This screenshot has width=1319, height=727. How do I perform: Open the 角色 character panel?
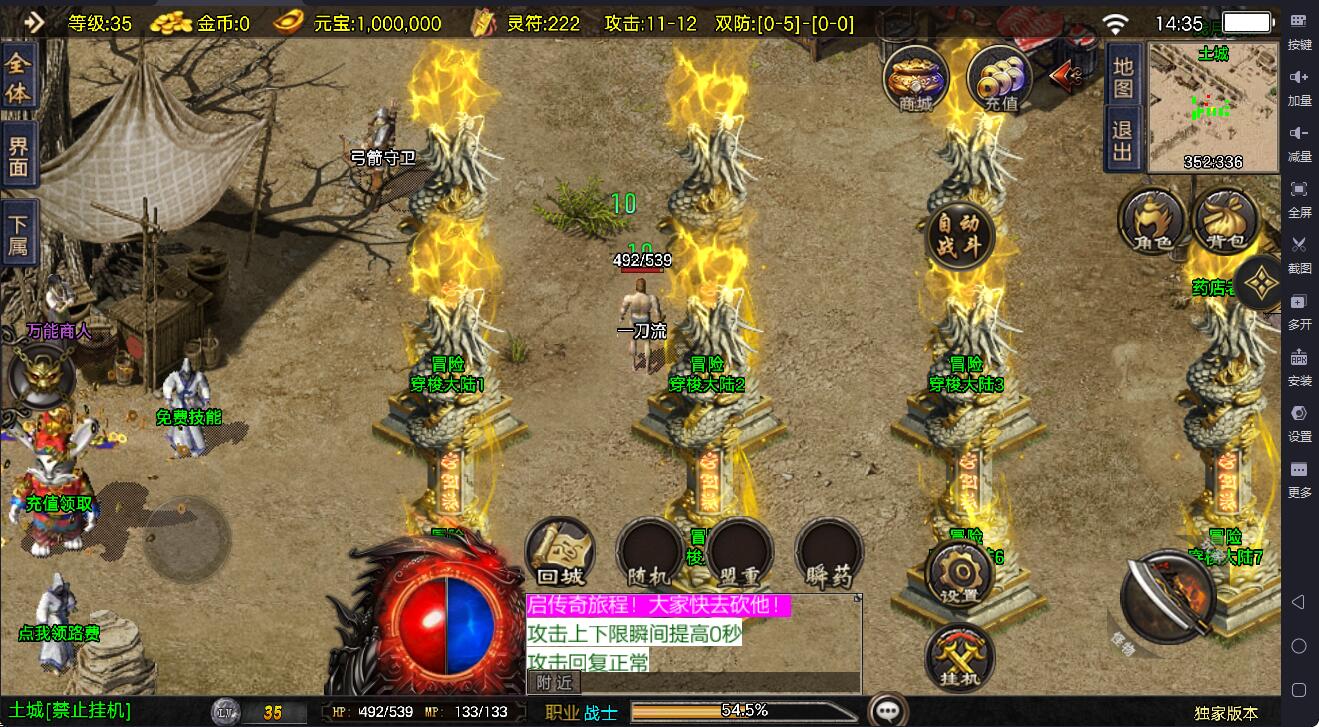(1152, 219)
